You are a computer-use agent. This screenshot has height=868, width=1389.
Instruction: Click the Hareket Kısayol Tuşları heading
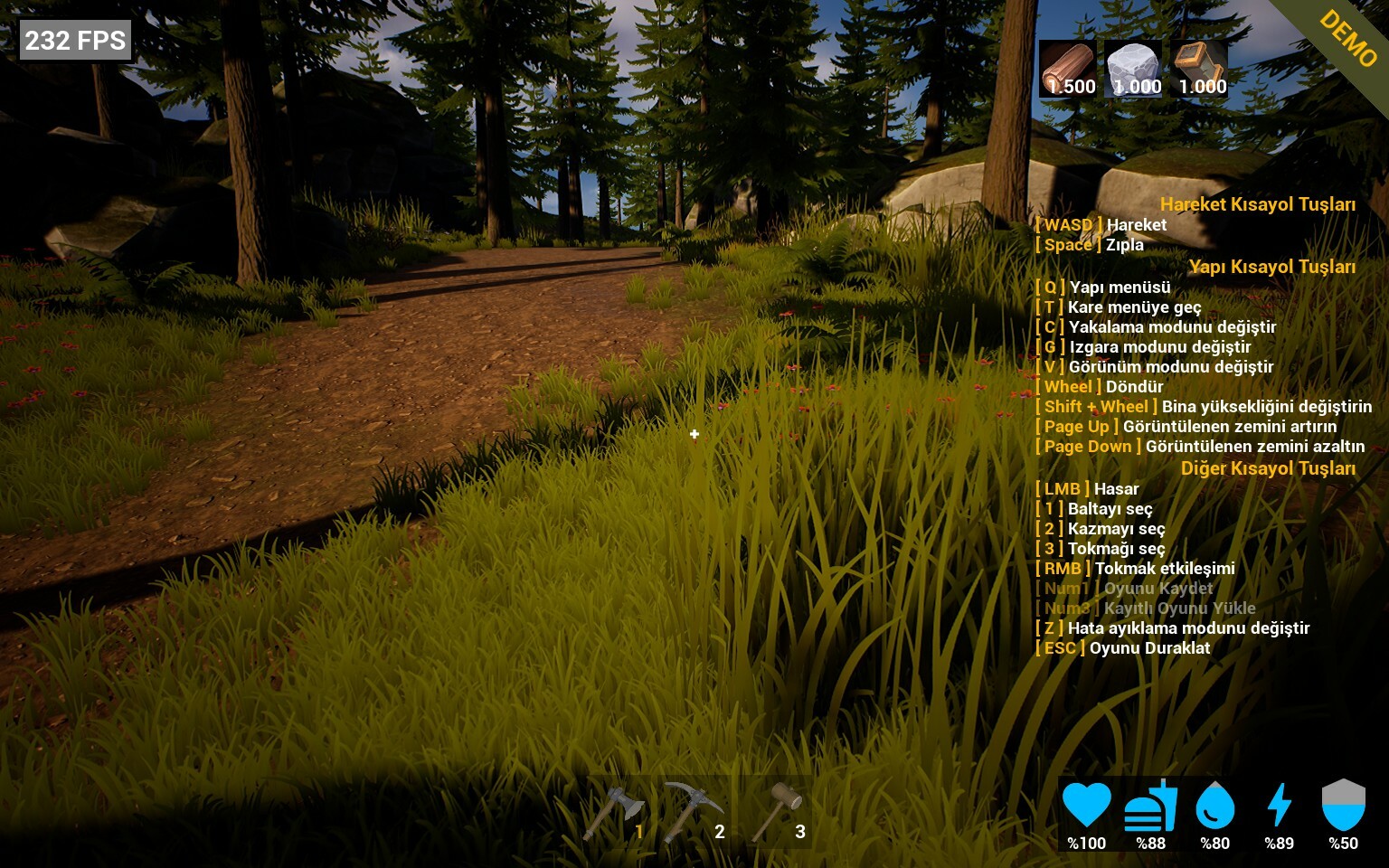click(1259, 204)
